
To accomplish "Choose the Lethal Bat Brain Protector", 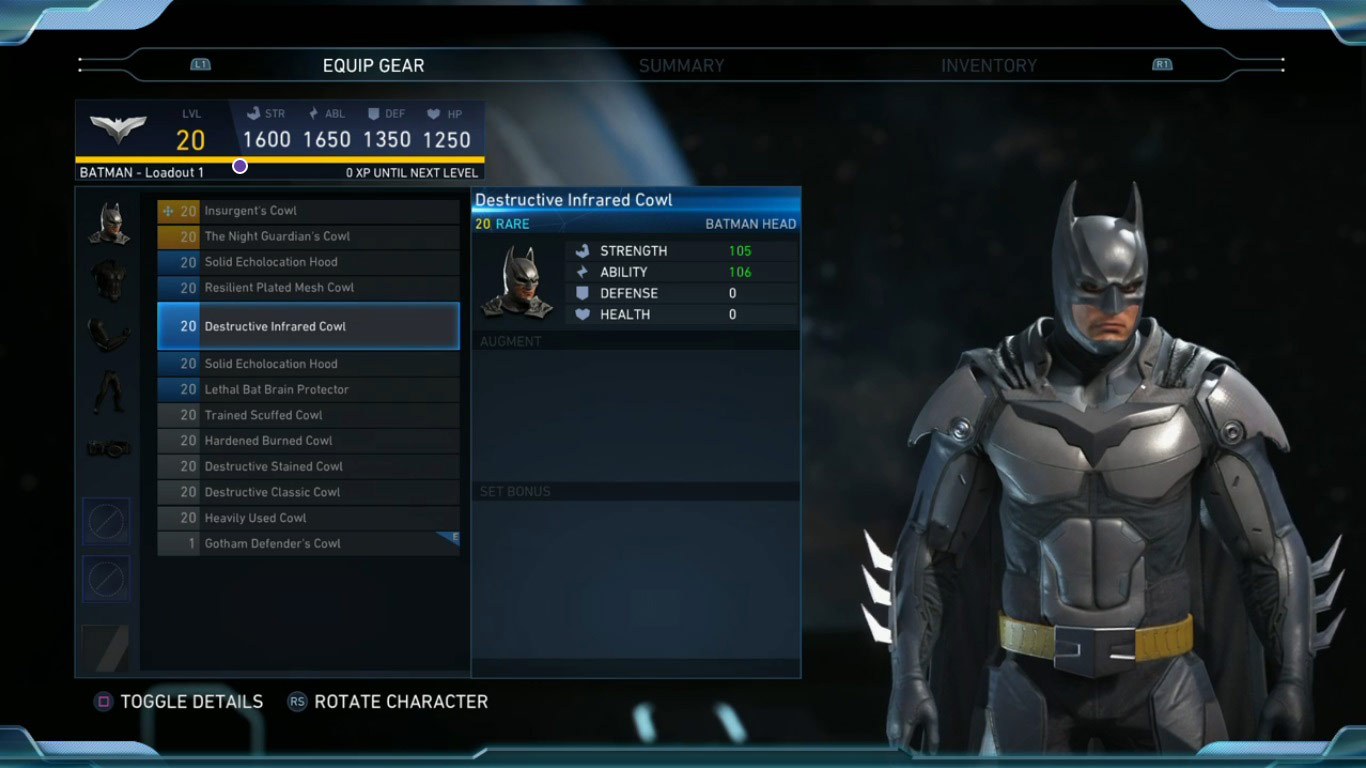I will (x=308, y=390).
